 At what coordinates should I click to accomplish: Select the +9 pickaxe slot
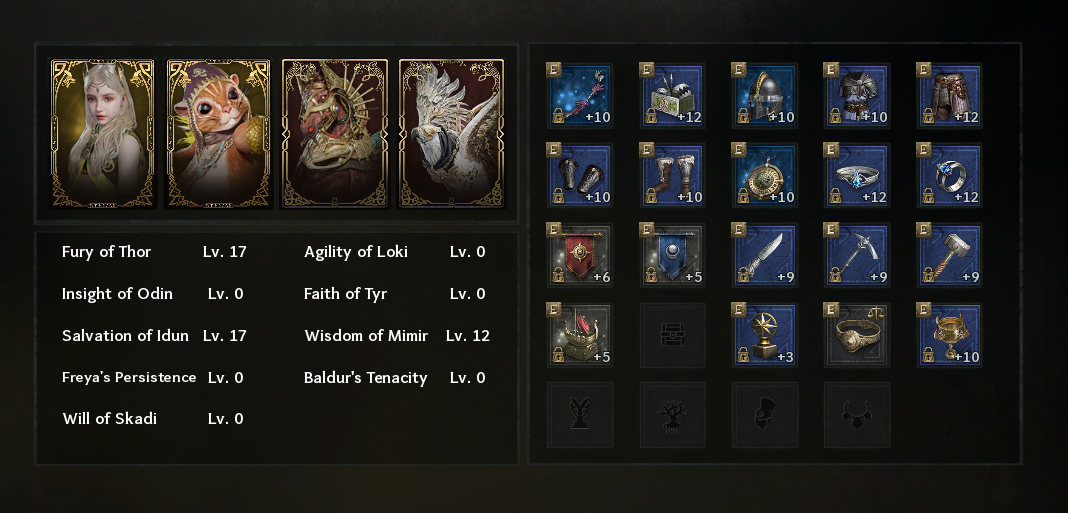[857, 256]
